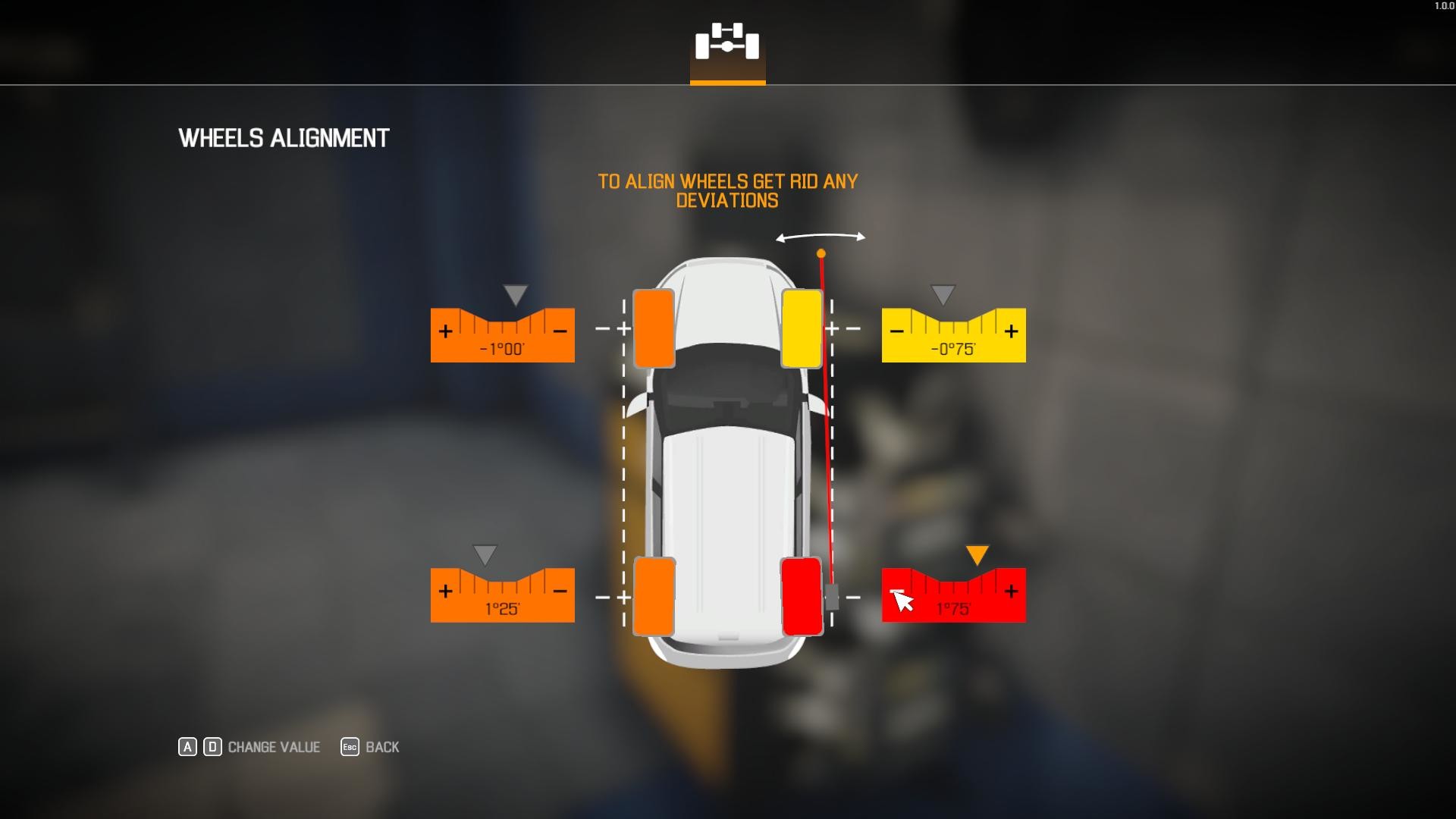Click the Esc key hint icon
Screen dimensions: 1456x819
[349, 747]
